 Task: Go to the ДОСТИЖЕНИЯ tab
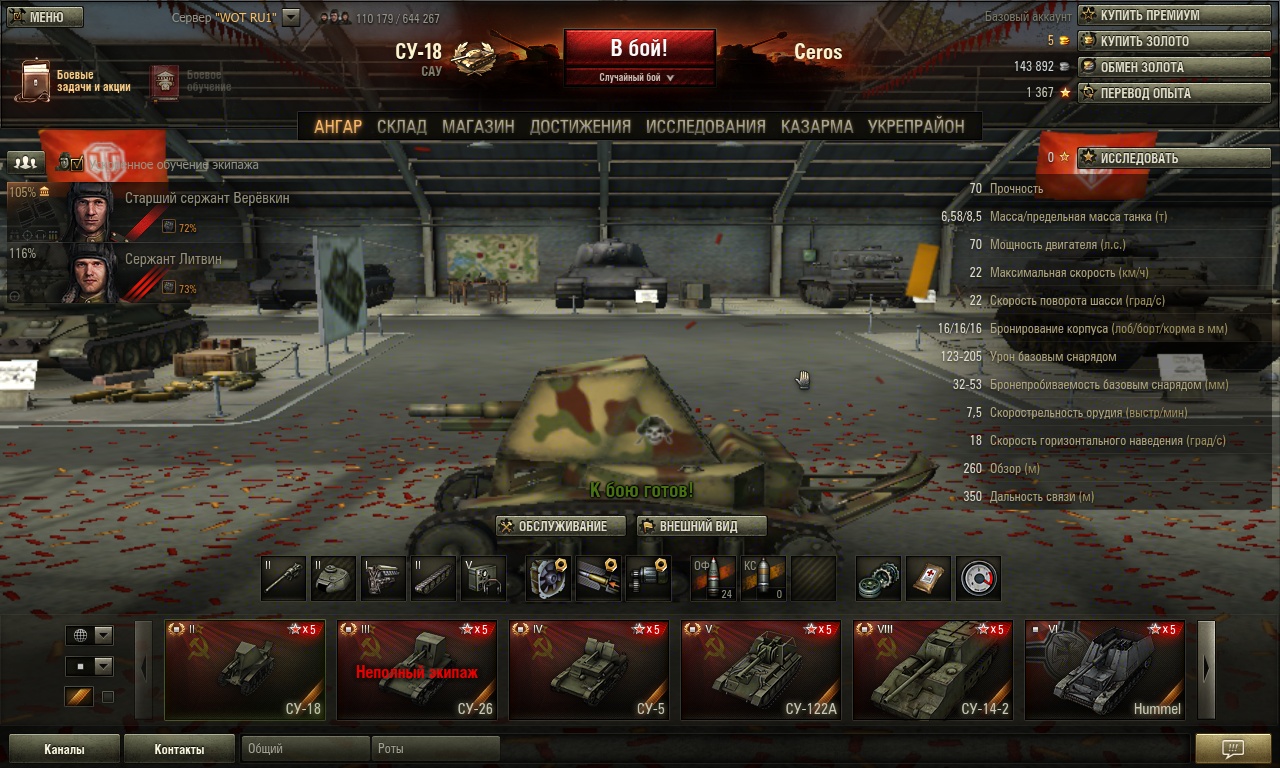click(580, 126)
